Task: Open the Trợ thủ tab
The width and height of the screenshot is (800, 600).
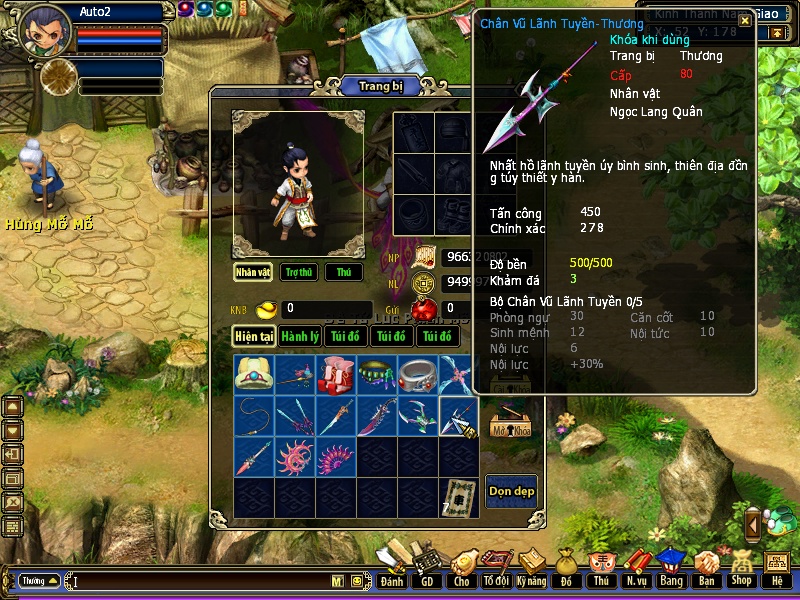Action: 298,272
